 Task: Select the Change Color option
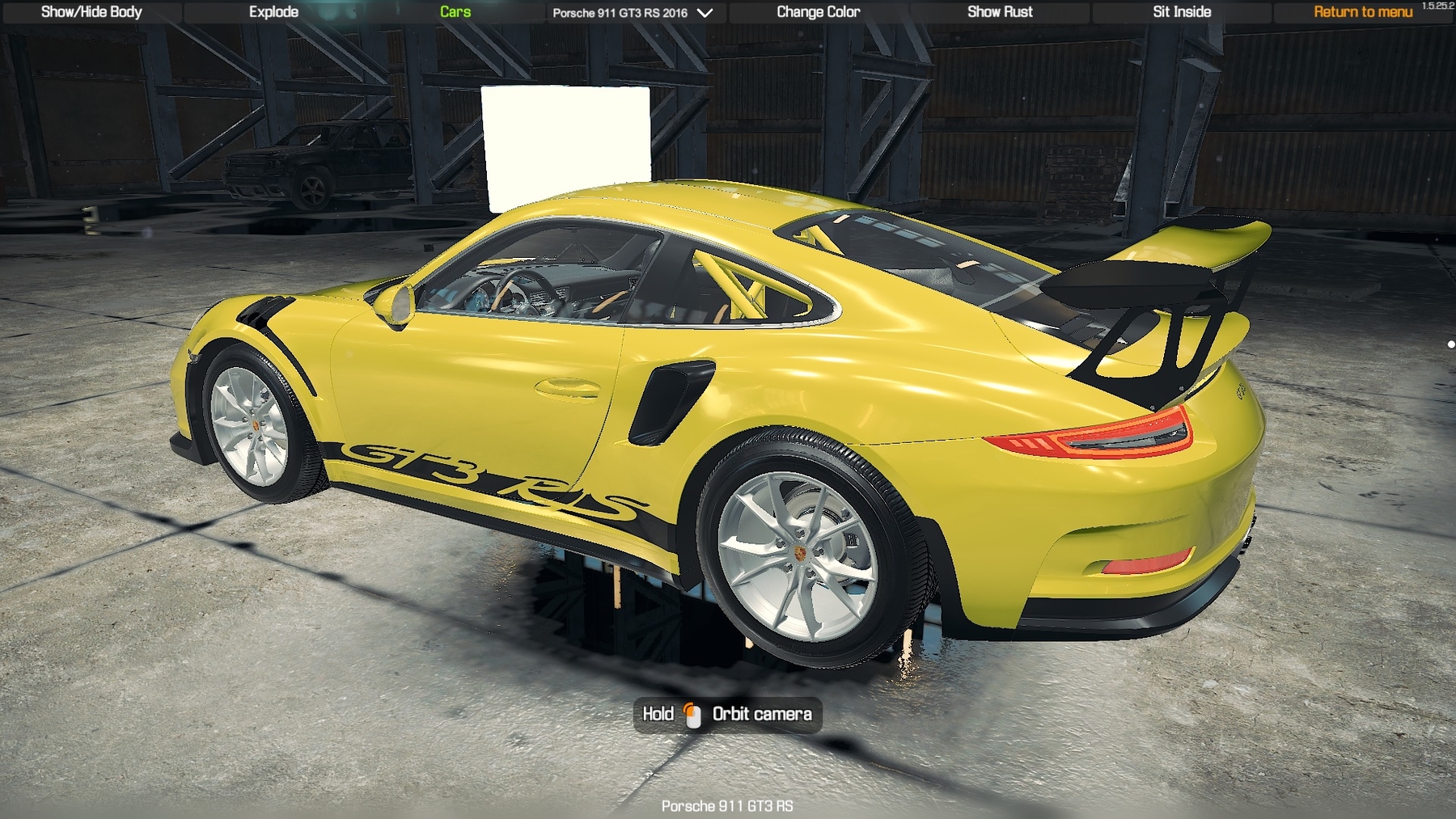[x=818, y=12]
